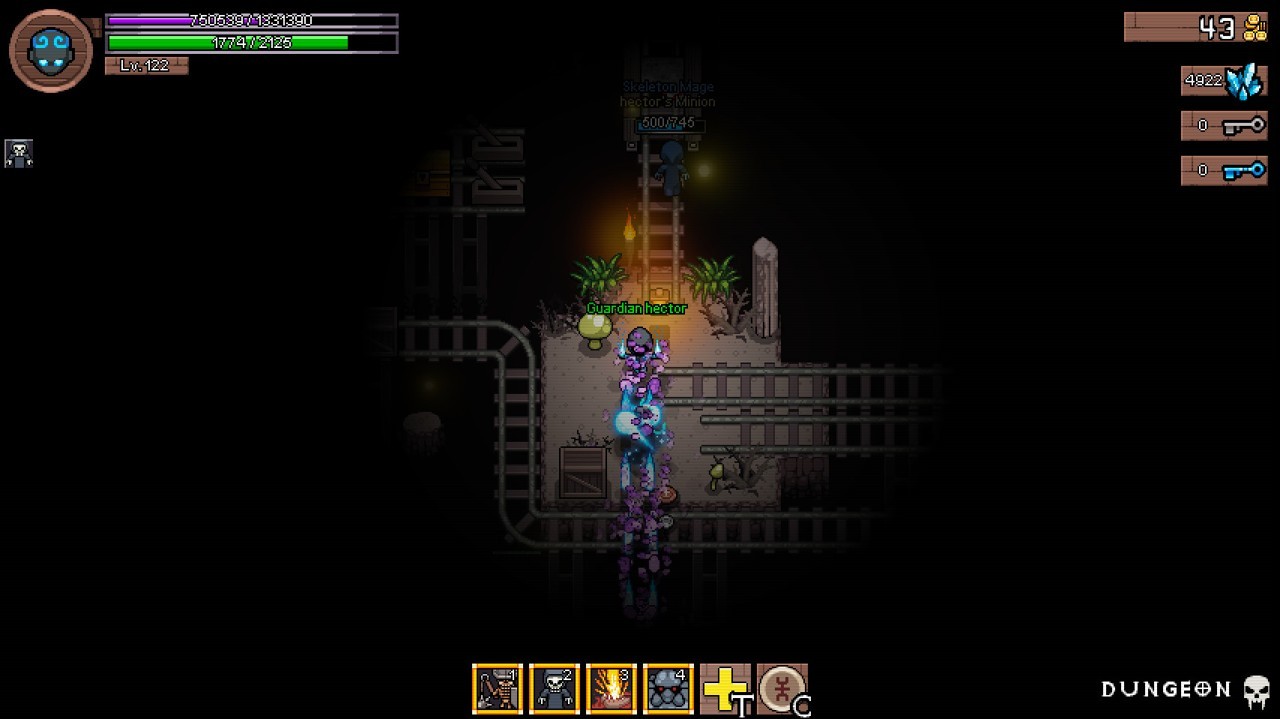Click the skeleton mage minion status icon
The image size is (1280, 719).
tap(19, 153)
